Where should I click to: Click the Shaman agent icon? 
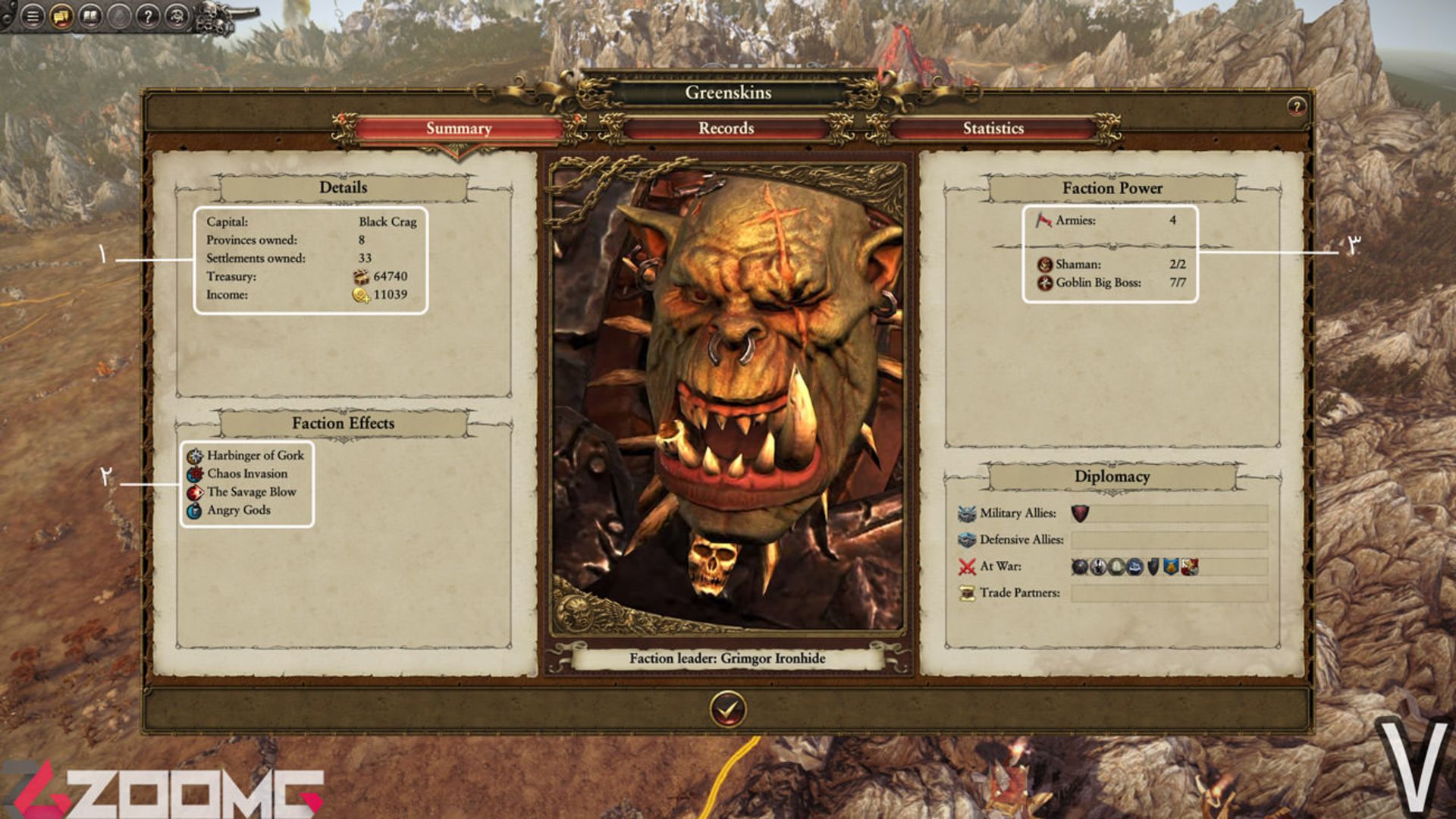(x=1045, y=265)
